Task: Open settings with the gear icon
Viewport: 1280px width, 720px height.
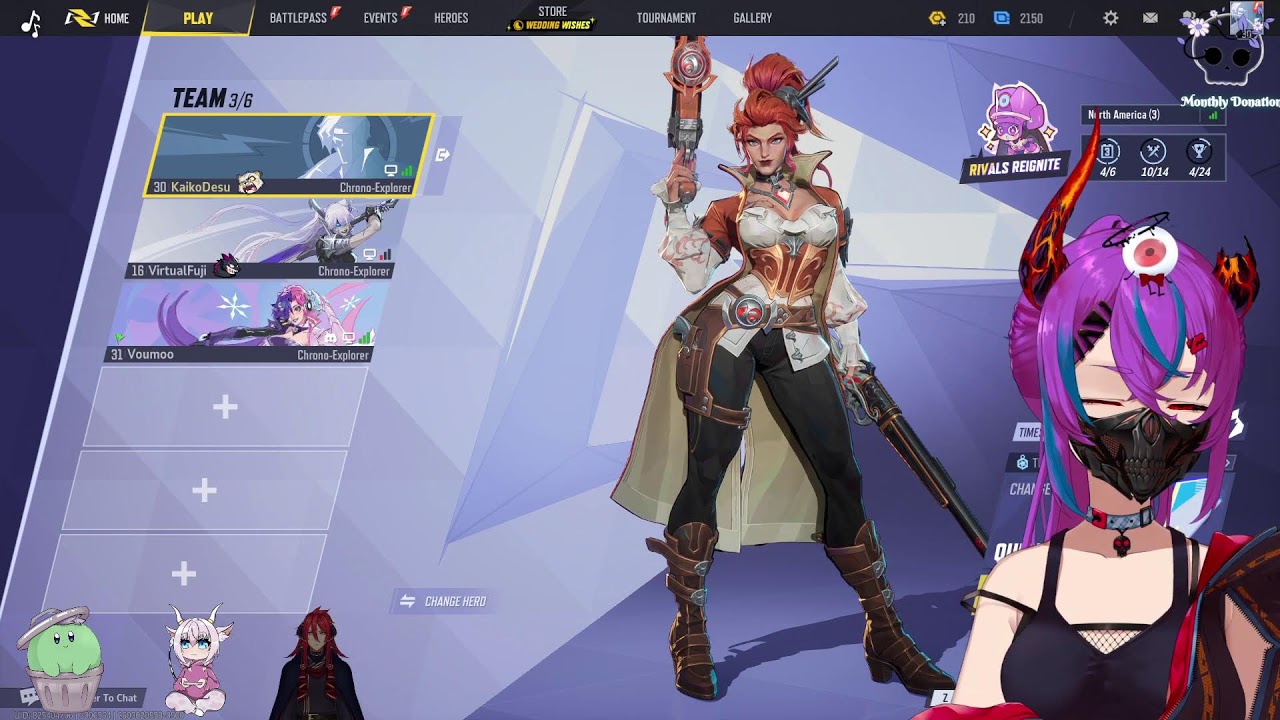Action: point(1111,18)
